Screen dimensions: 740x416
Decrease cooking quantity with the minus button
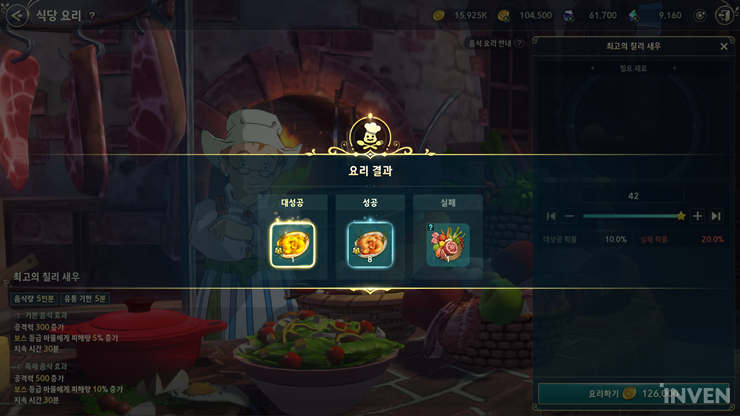click(569, 216)
